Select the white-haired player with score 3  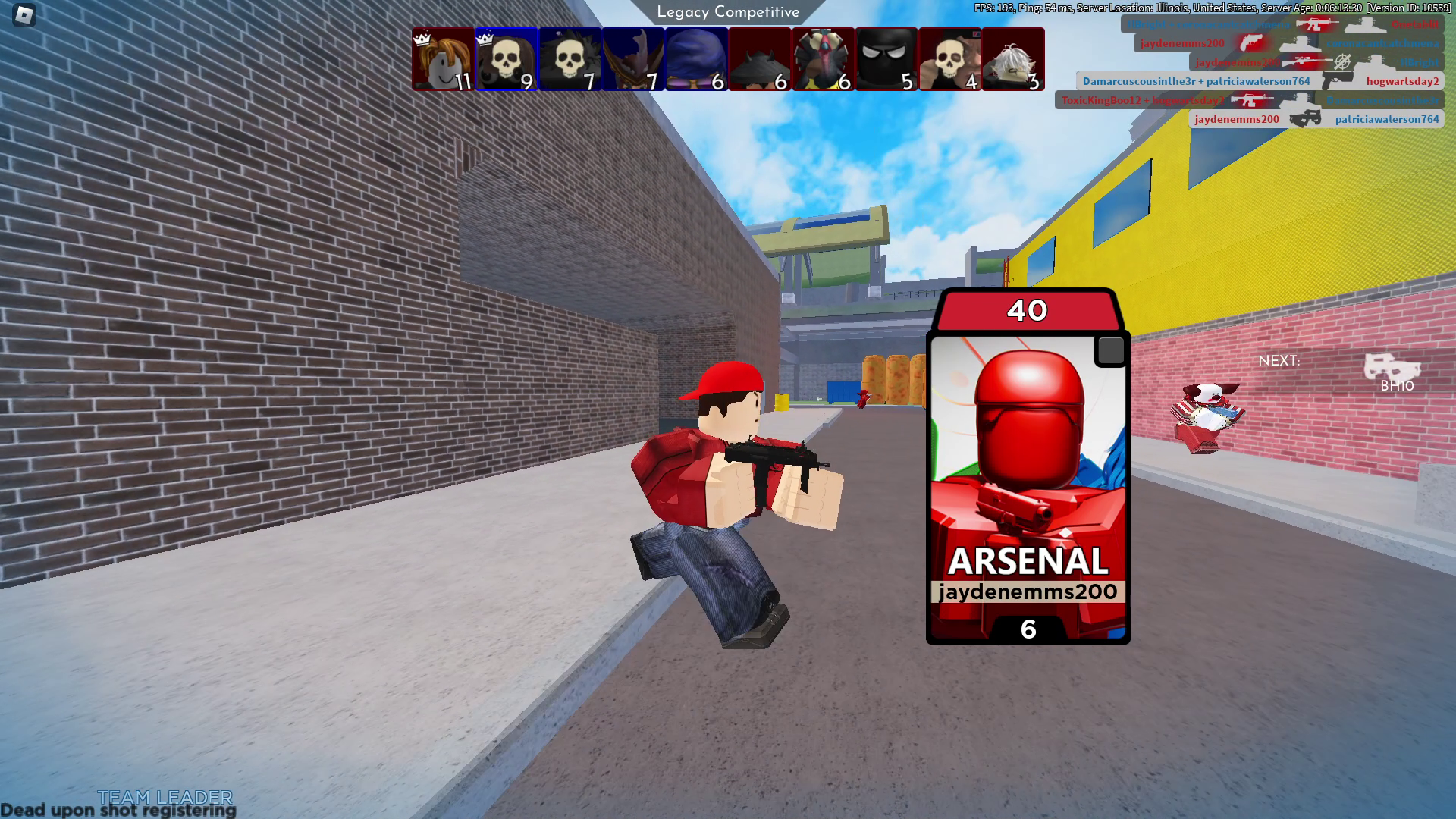[x=1013, y=59]
